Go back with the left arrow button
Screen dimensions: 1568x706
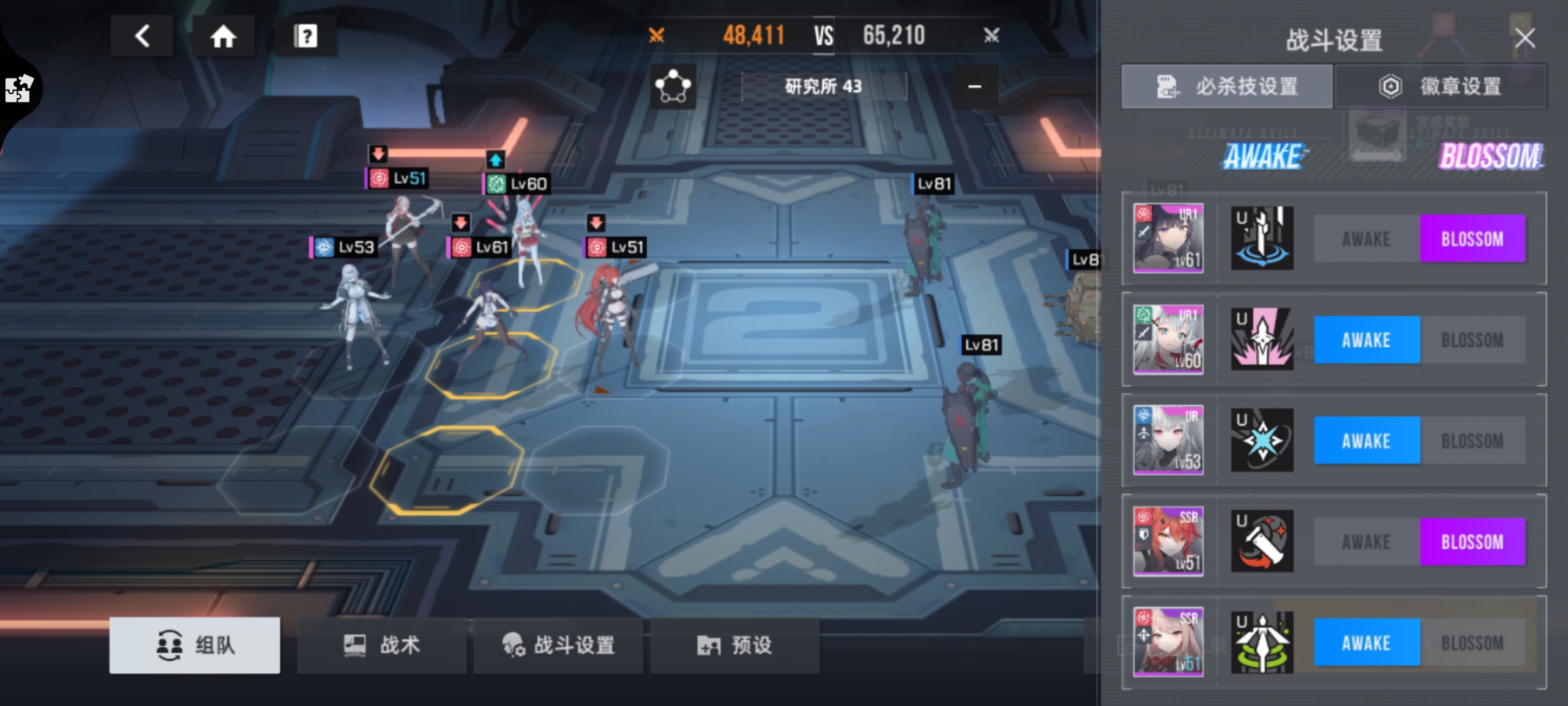click(x=142, y=36)
